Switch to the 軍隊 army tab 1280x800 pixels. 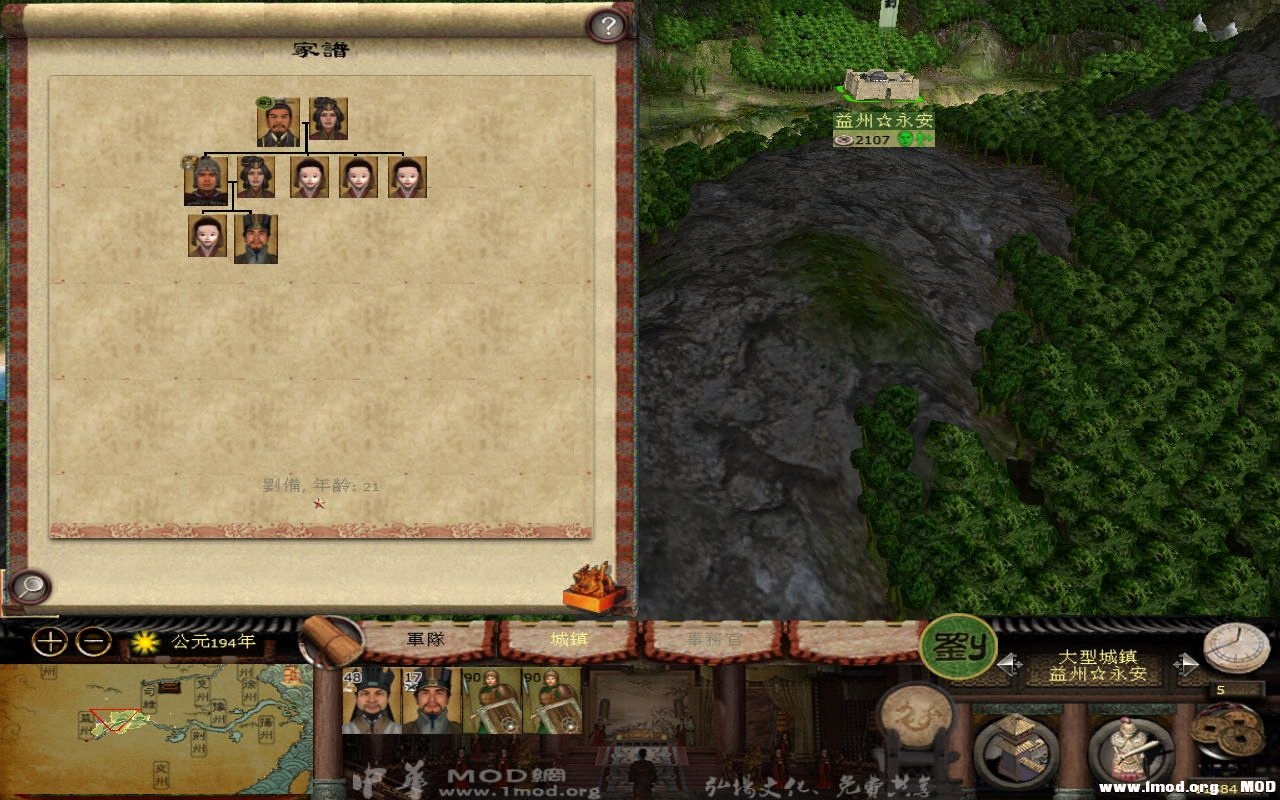425,638
